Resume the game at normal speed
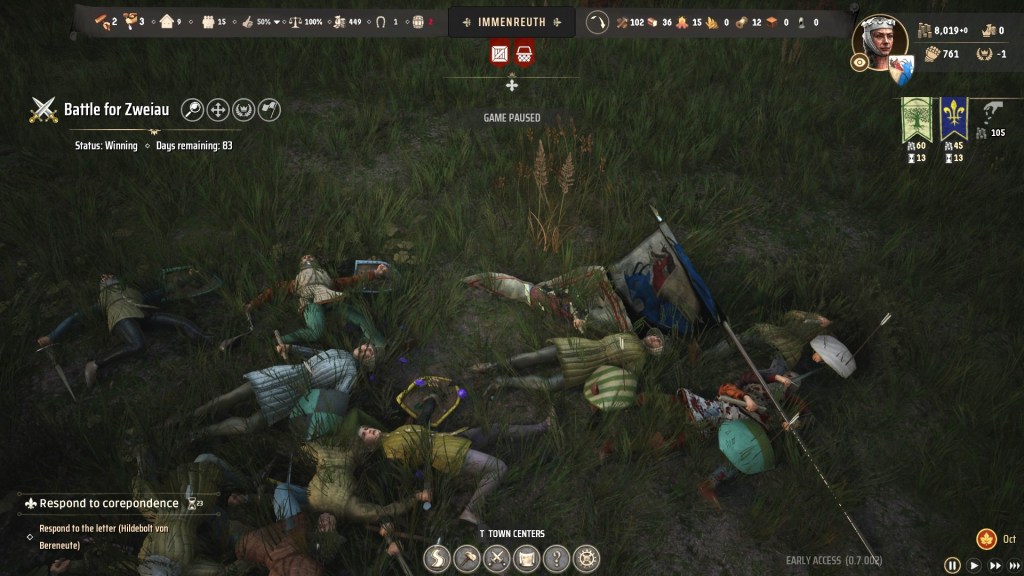The width and height of the screenshot is (1024, 576). (x=974, y=565)
